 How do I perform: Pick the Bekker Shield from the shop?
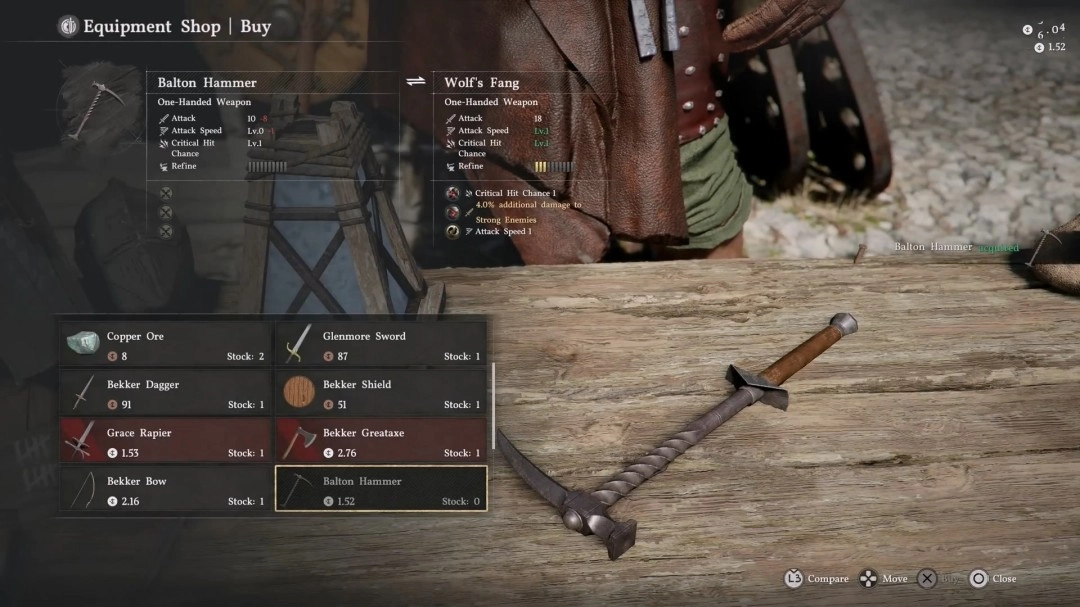(381, 393)
